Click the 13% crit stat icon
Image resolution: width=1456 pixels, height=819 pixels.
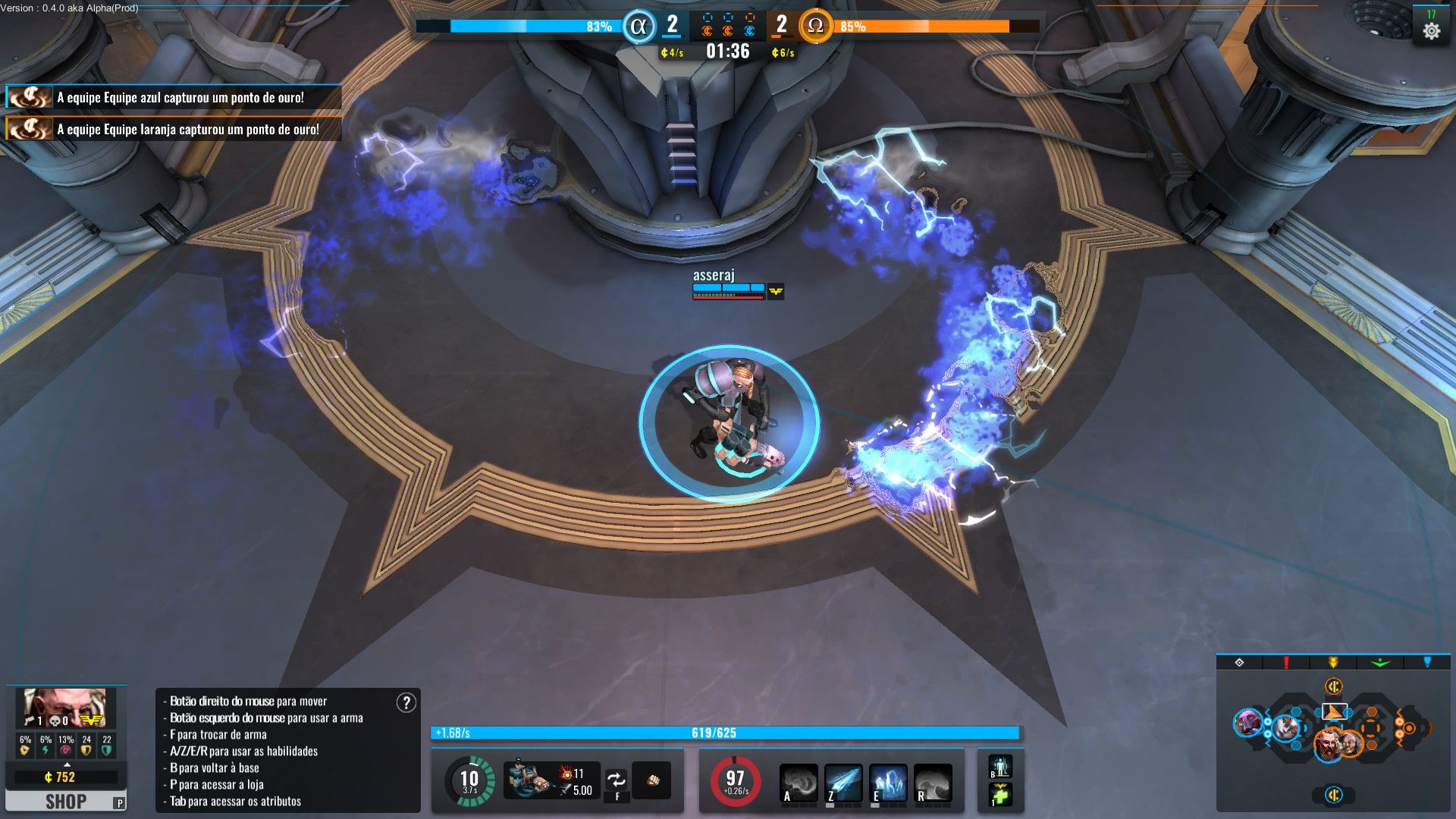[65, 749]
